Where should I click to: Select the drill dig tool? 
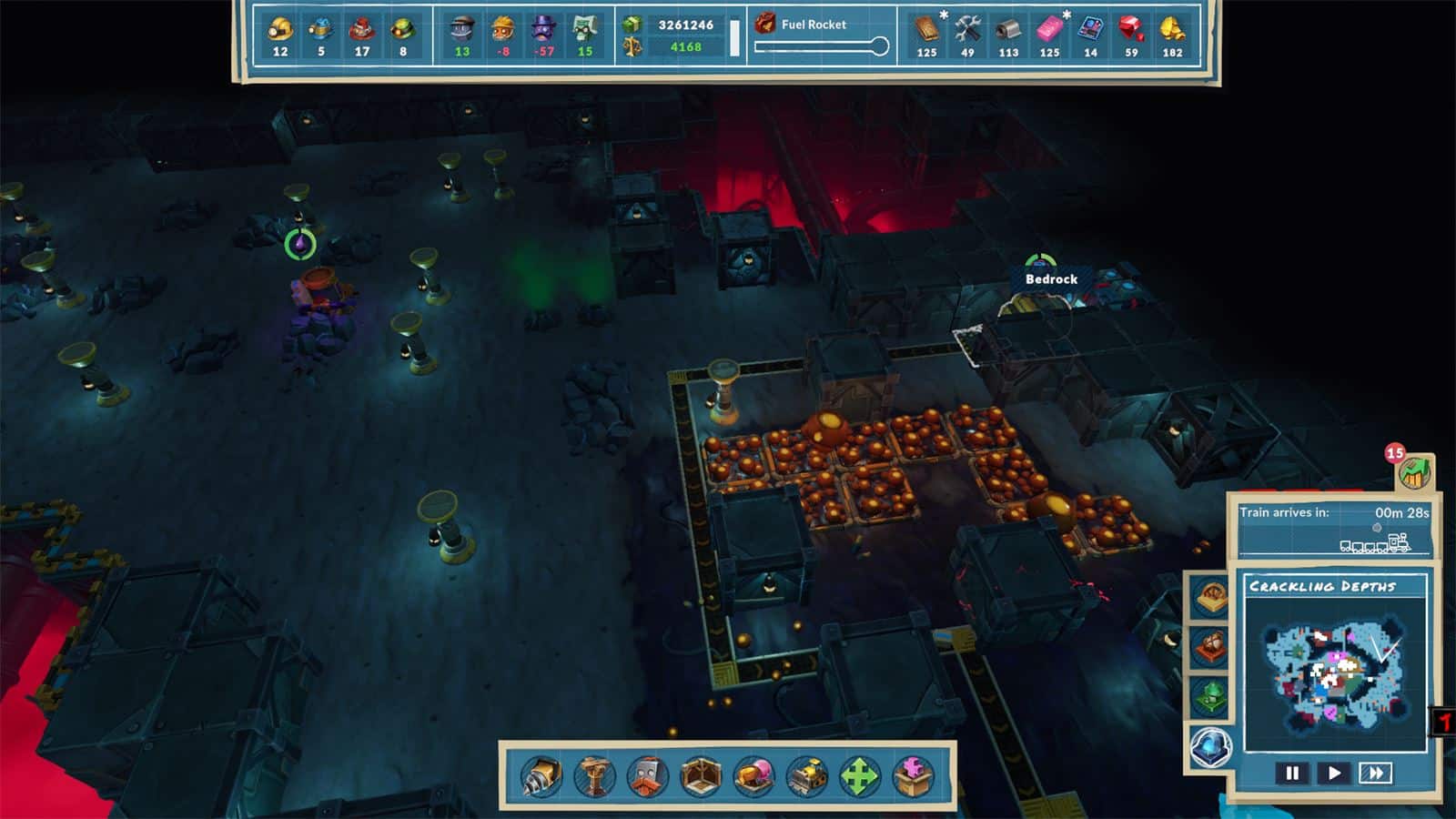point(541,776)
